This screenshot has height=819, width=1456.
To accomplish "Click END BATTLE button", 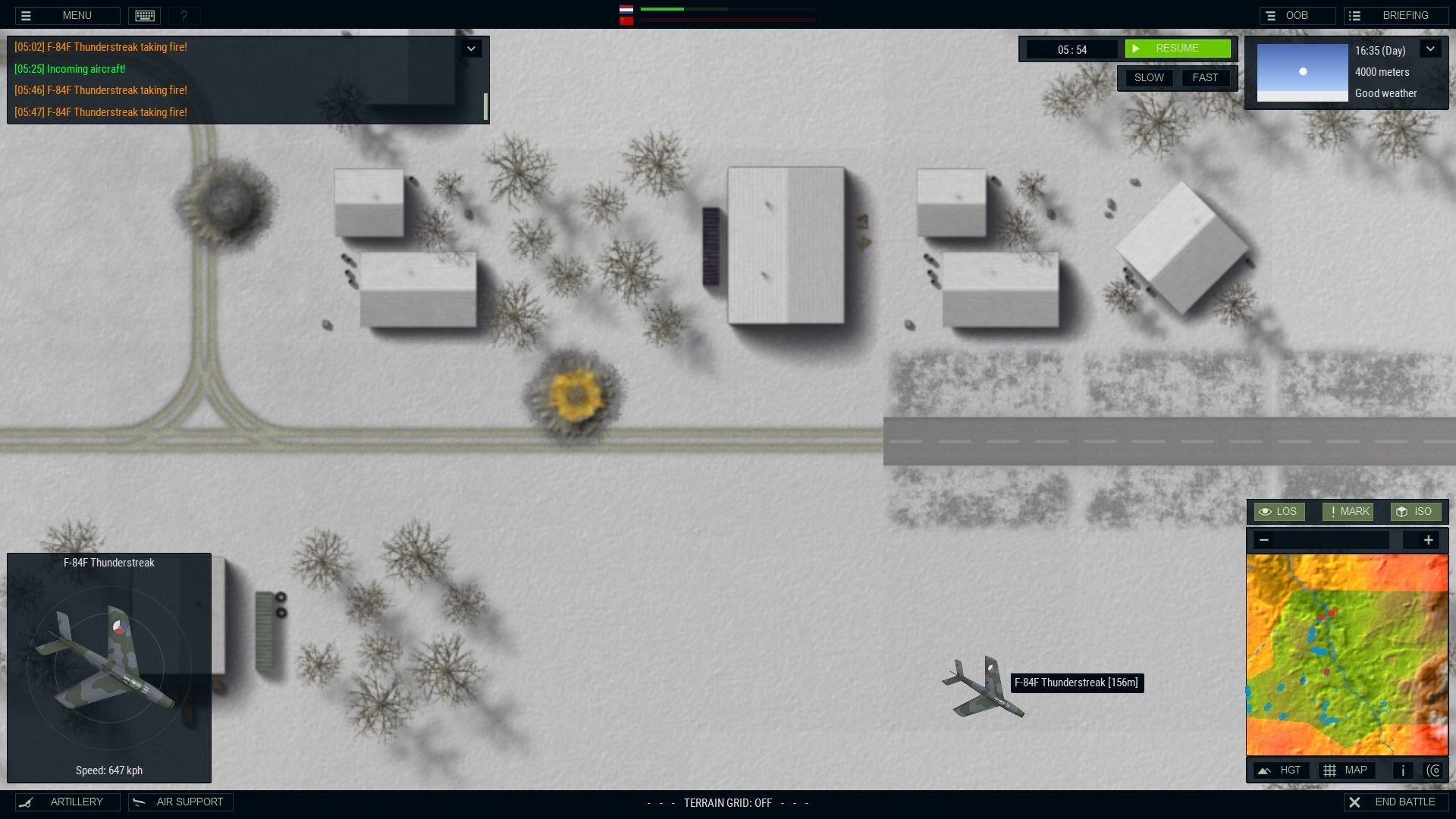I will [x=1395, y=802].
